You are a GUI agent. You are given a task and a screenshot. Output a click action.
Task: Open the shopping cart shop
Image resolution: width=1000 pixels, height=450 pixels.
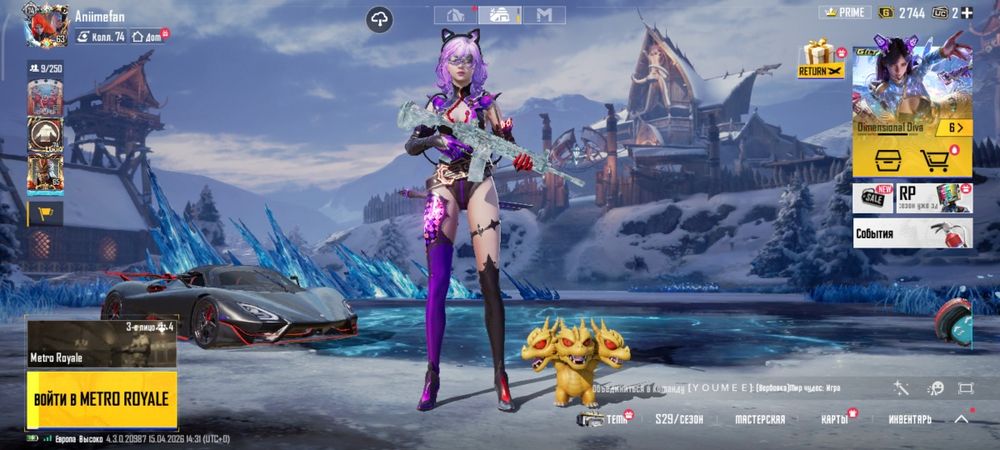click(935, 160)
